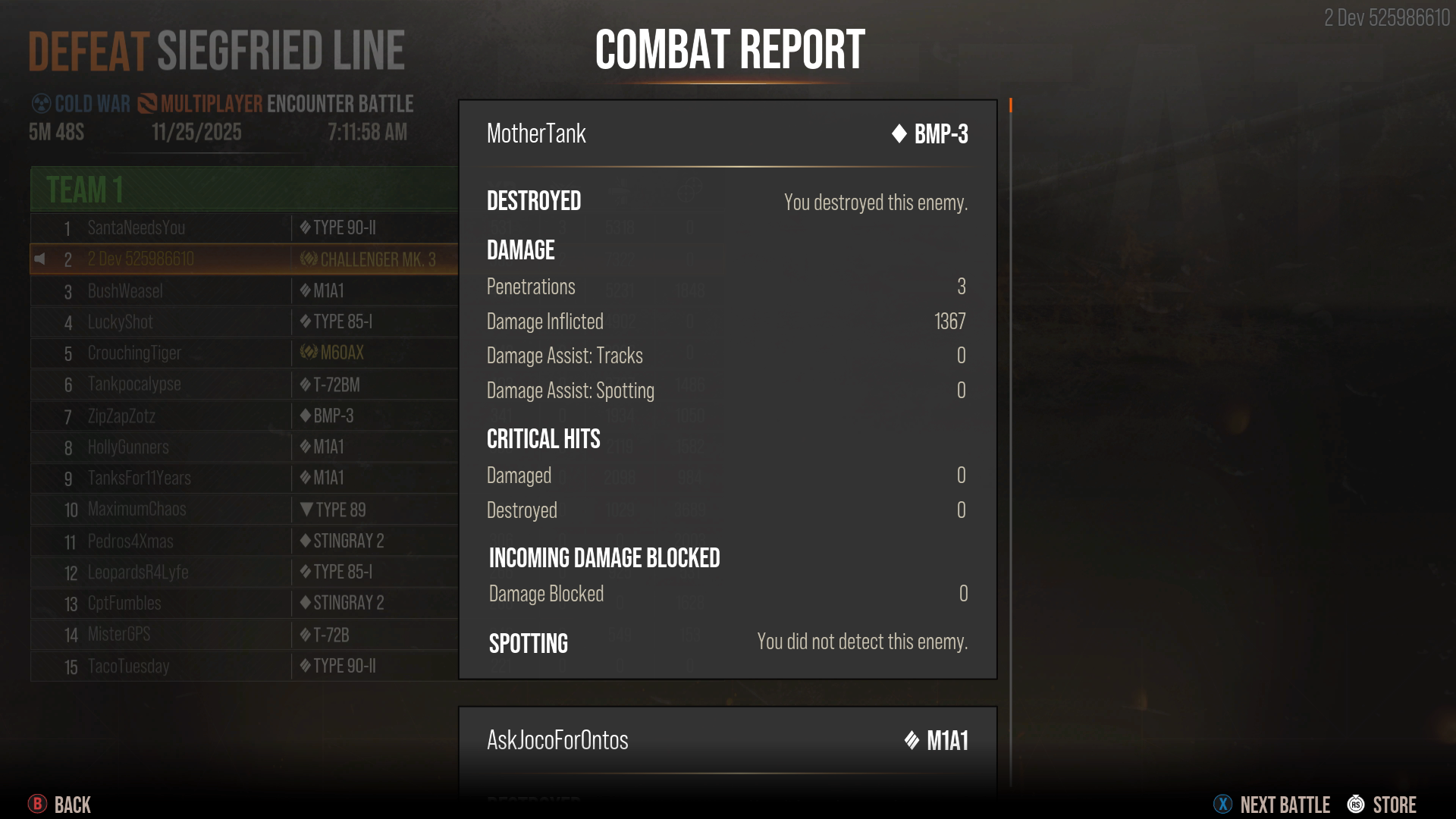Select MisterGPS' T-72B row
Screen dimensions: 1456x819
point(119,635)
